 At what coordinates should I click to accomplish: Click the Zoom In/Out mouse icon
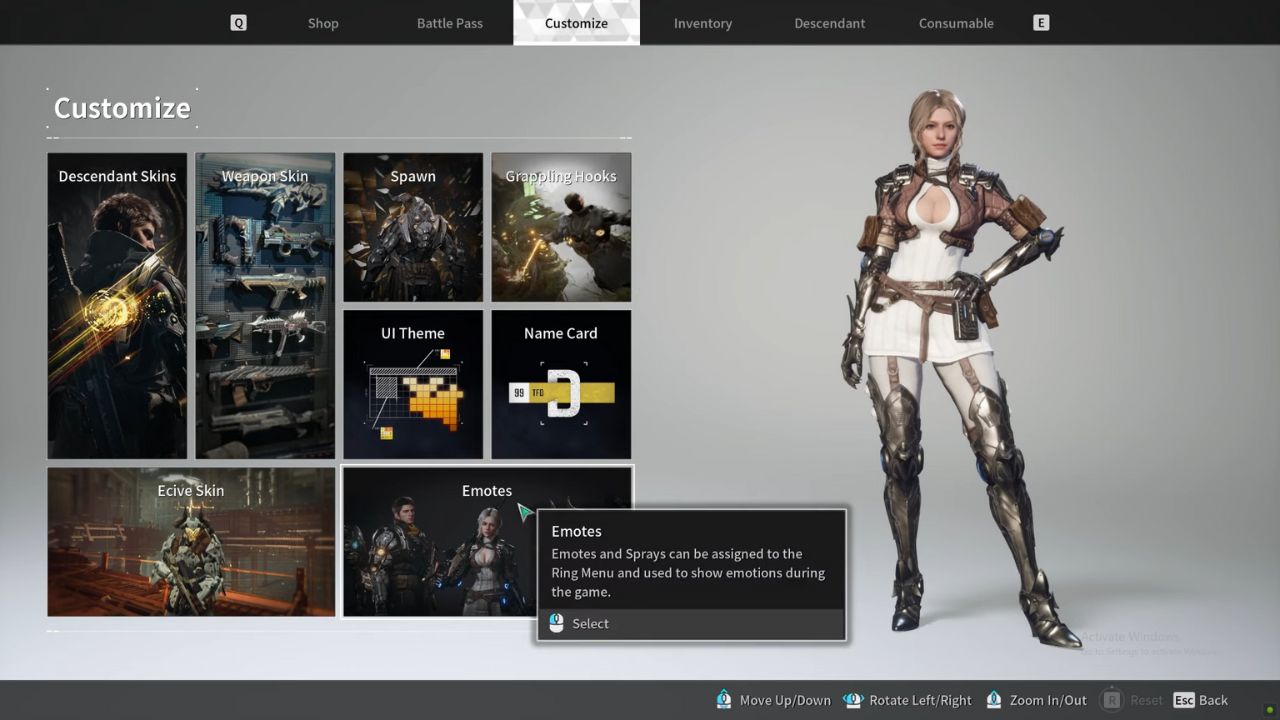993,700
